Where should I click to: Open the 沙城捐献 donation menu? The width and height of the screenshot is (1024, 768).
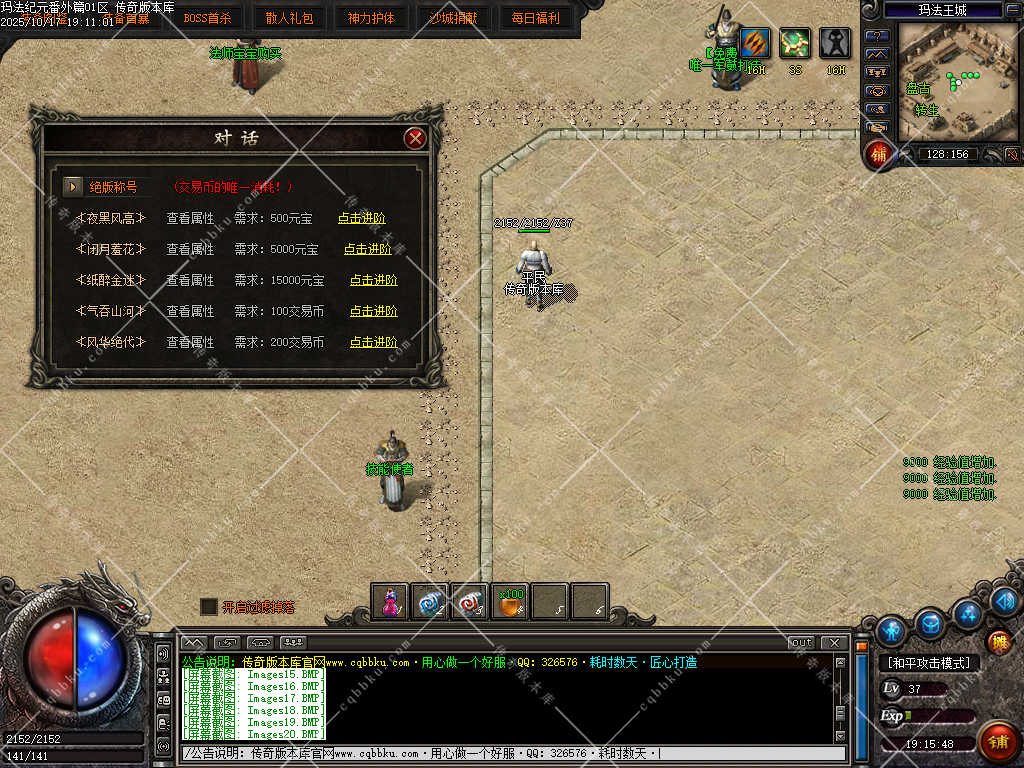click(x=453, y=17)
